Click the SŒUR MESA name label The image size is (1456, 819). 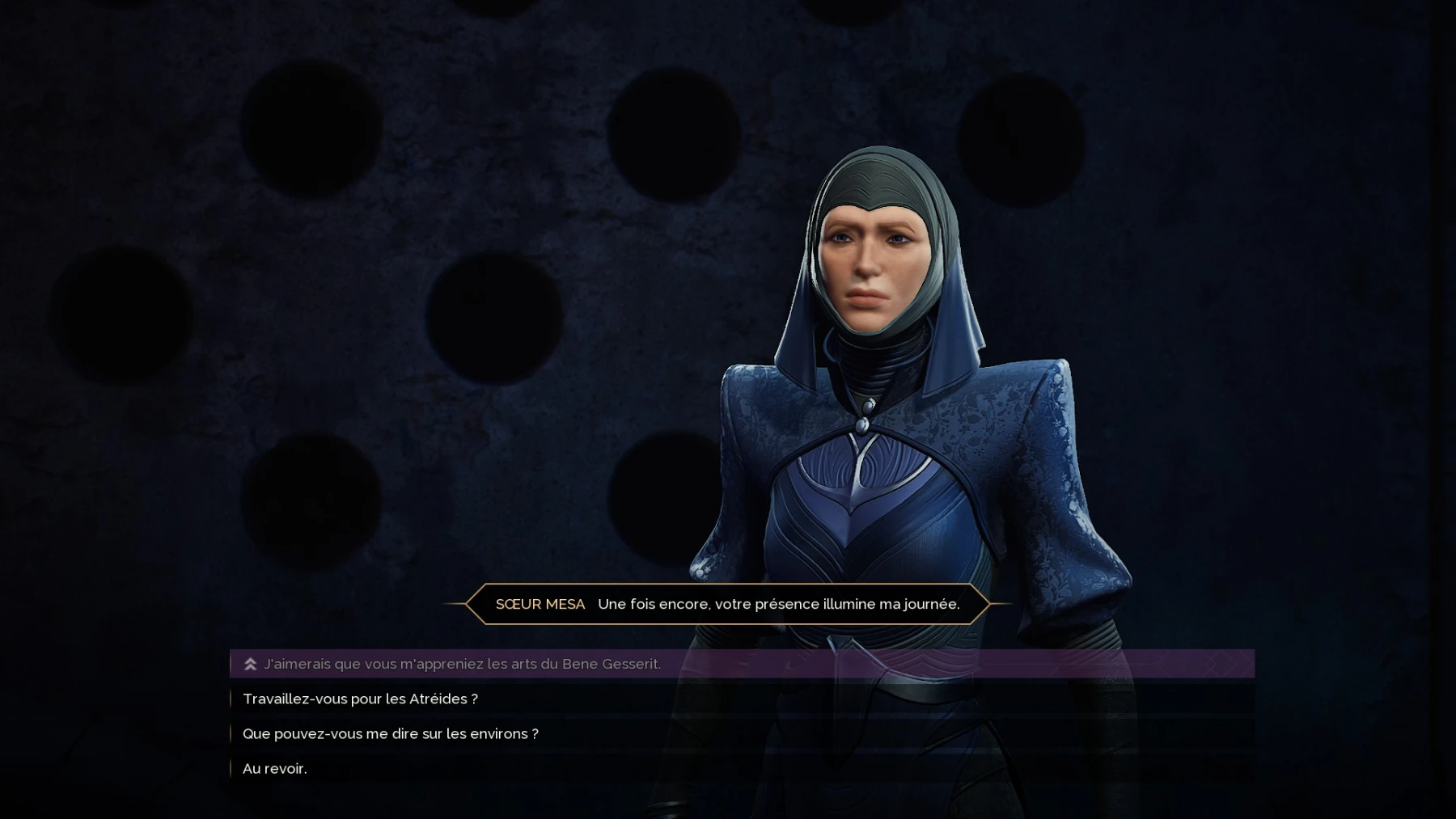(540, 604)
